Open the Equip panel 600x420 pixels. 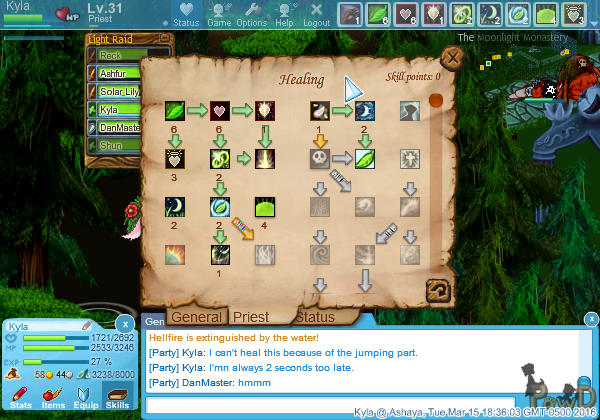[x=84, y=398]
